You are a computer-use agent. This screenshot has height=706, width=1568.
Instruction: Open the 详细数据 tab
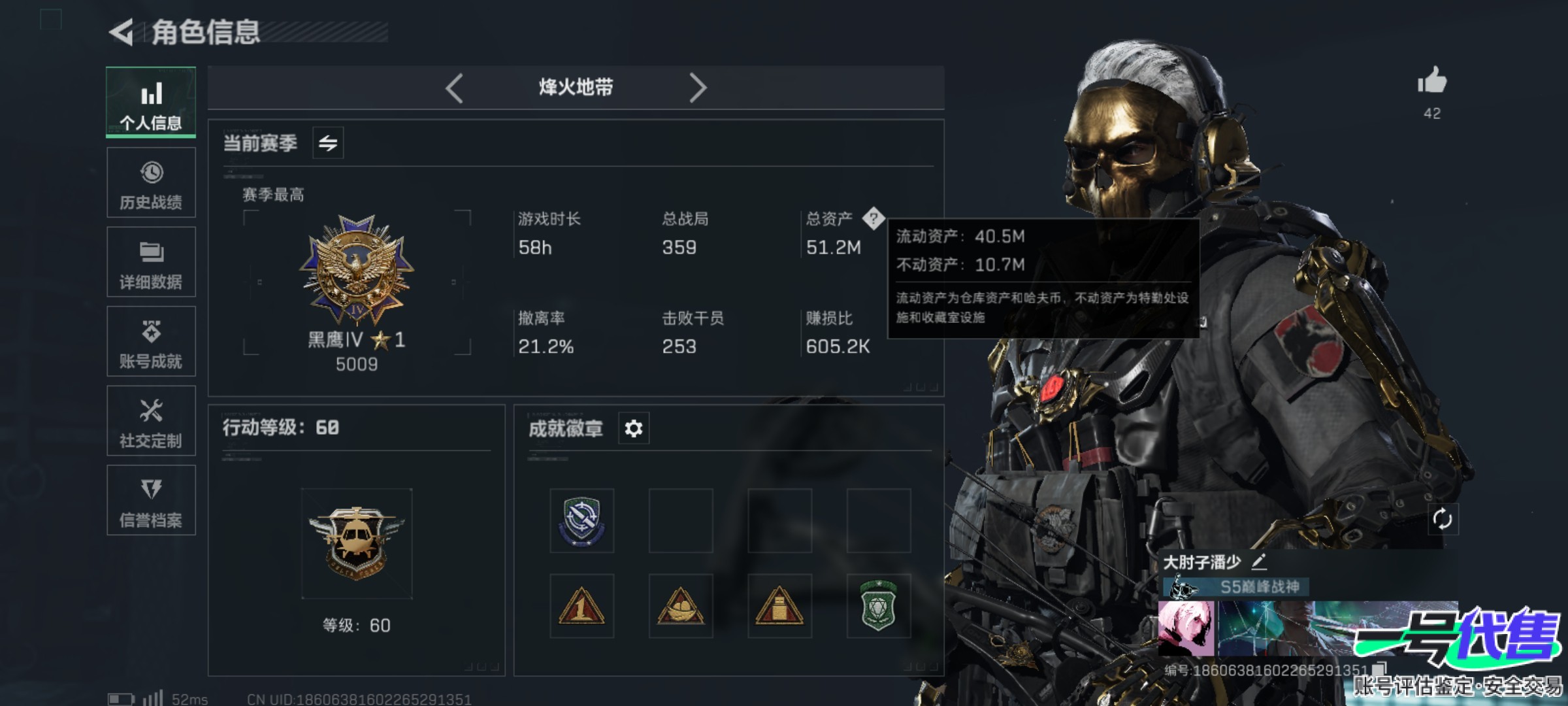(x=151, y=262)
